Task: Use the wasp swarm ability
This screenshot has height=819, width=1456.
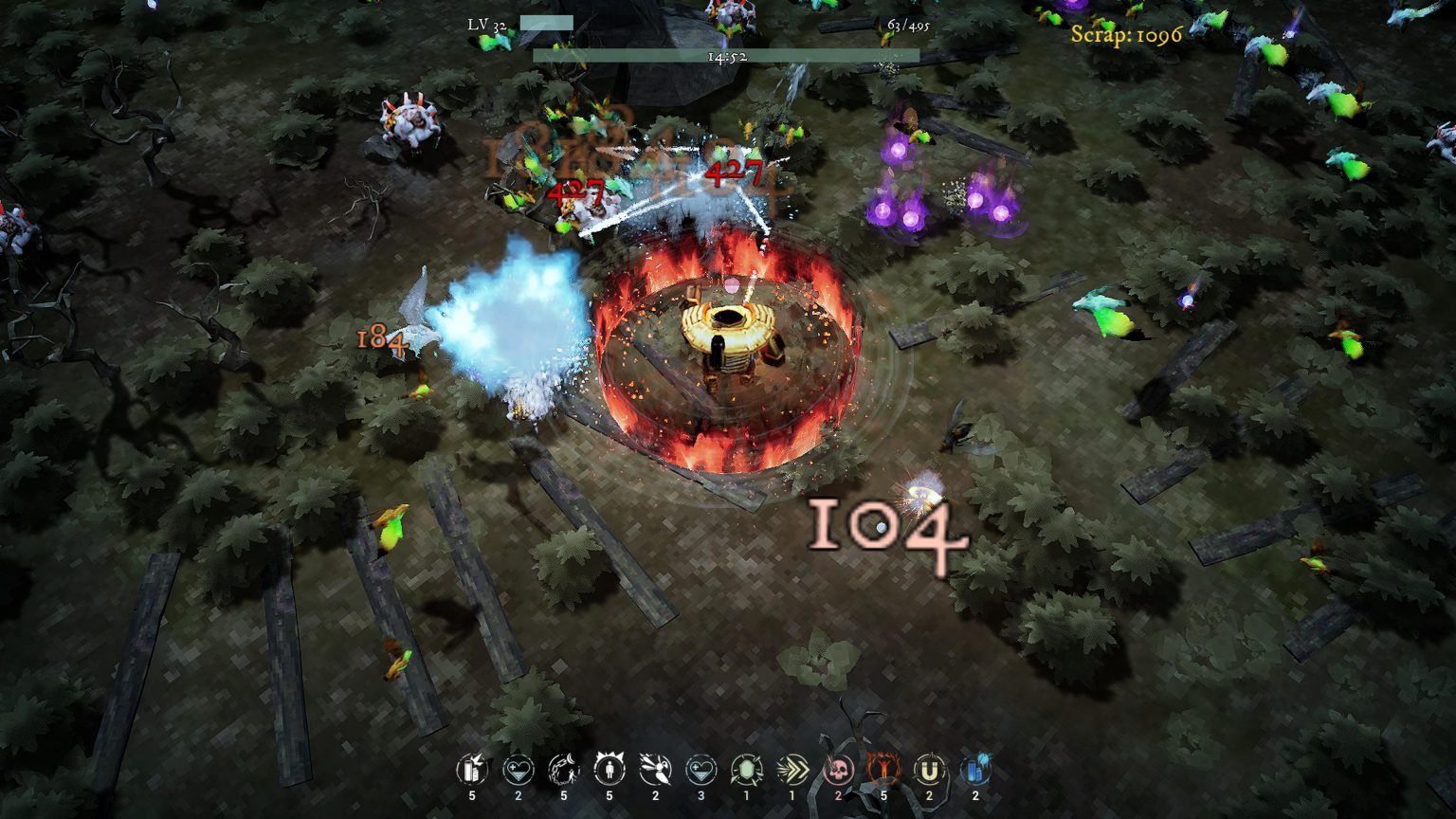Action: (654, 771)
